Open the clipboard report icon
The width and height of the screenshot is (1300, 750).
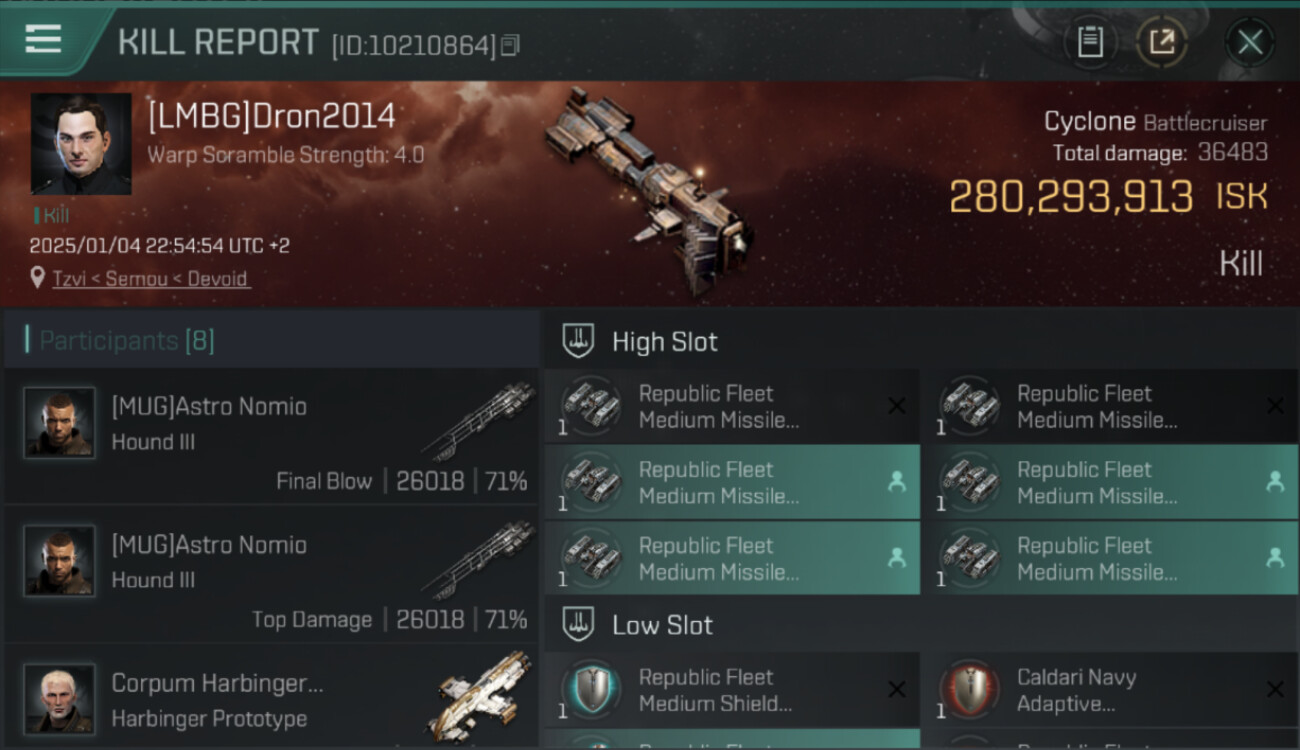[x=1090, y=42]
